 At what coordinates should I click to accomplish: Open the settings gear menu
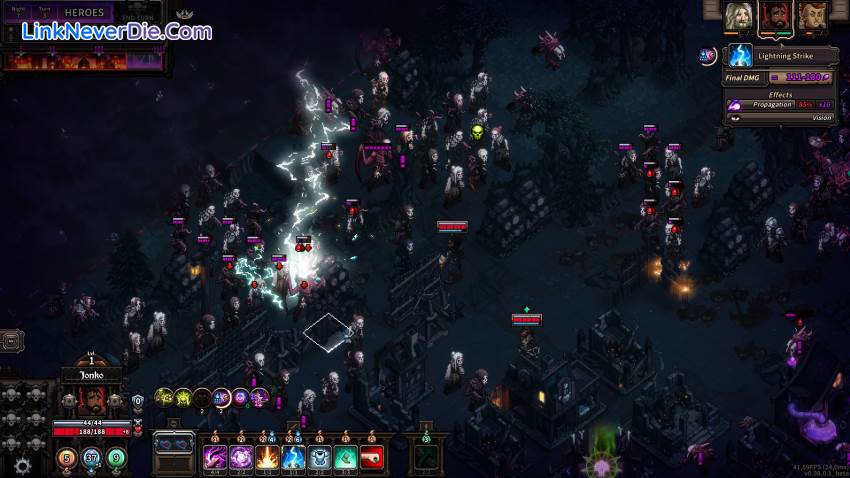tap(22, 465)
